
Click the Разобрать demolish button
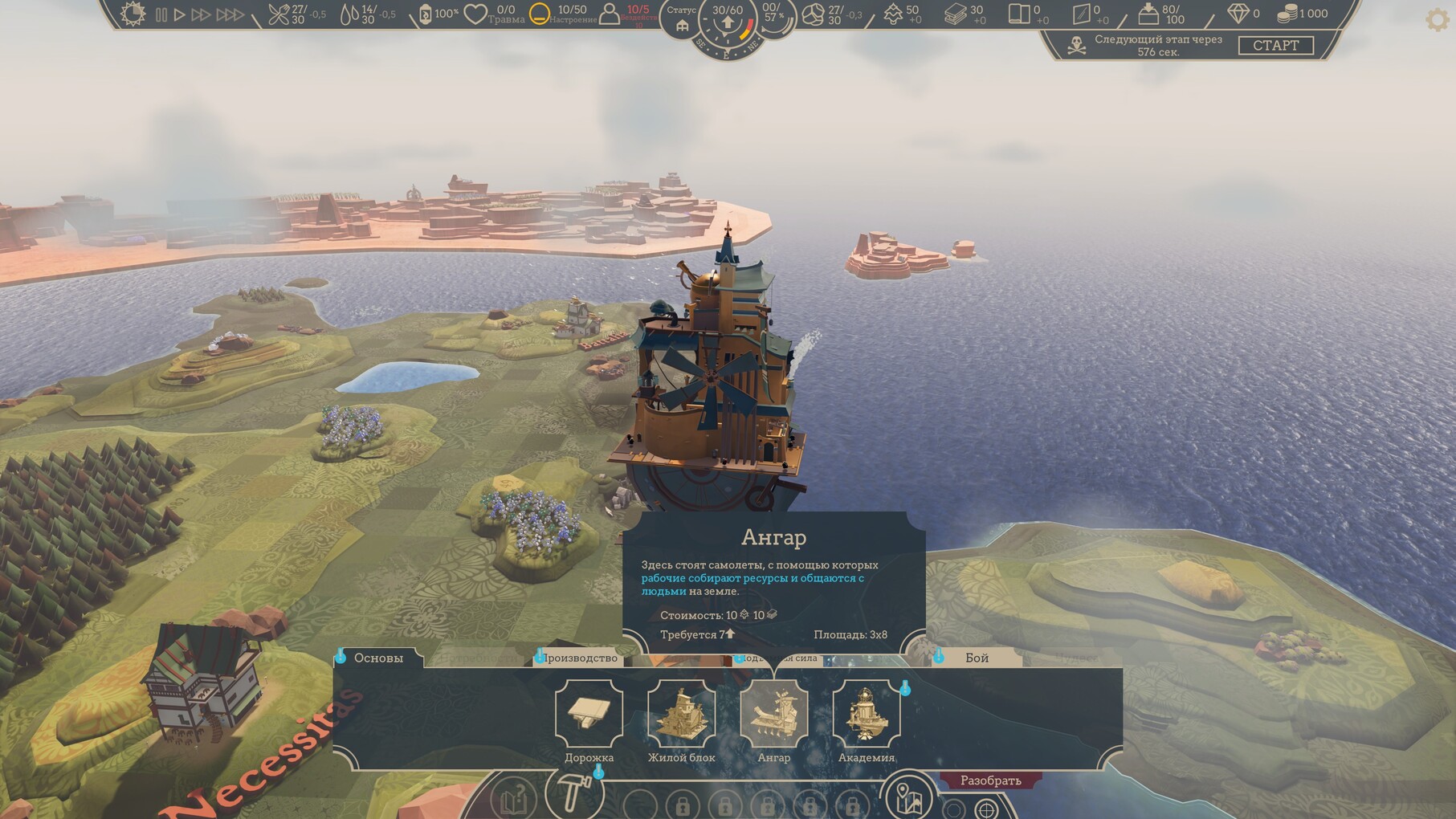click(x=991, y=780)
